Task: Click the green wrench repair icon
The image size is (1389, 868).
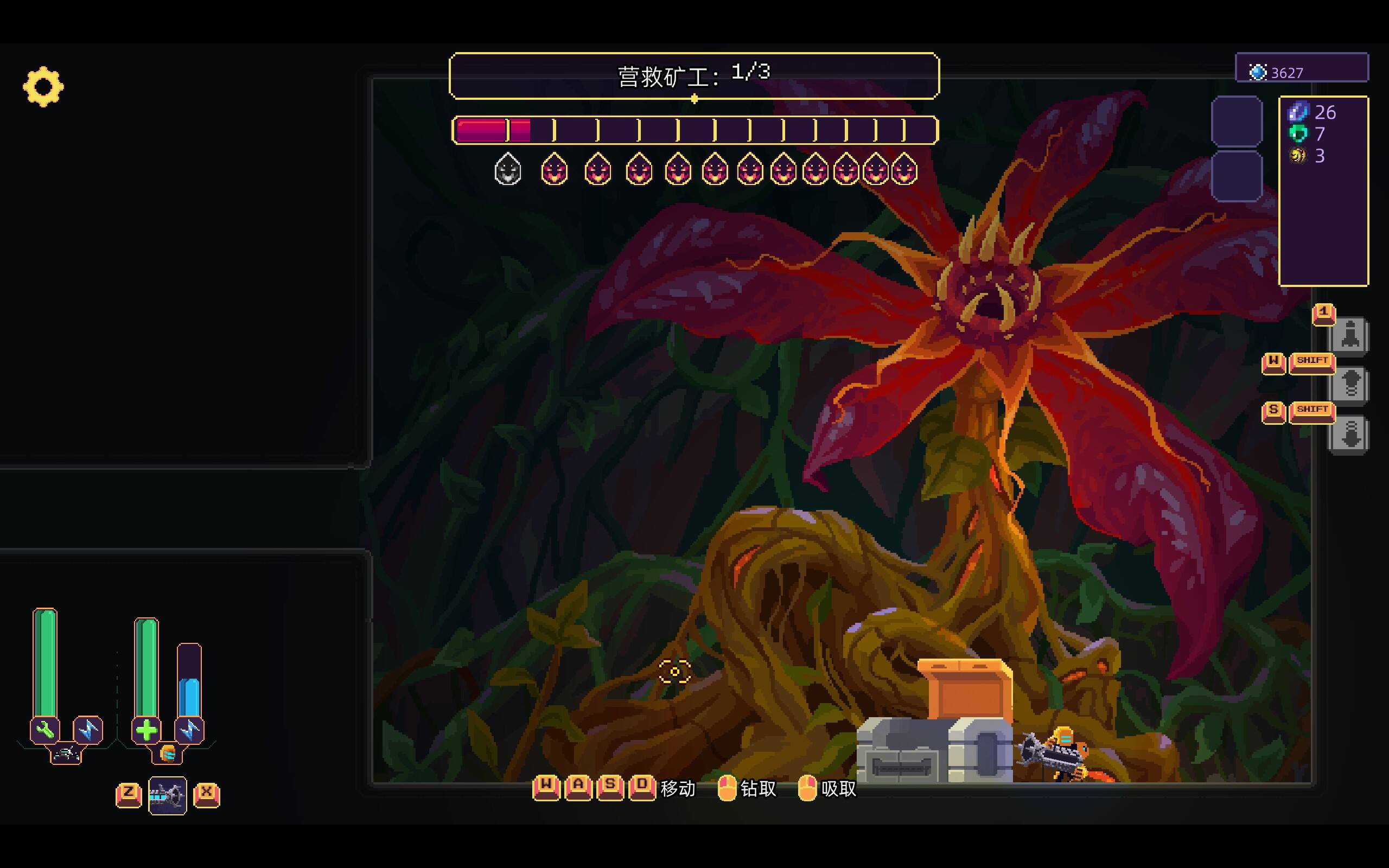Action: [45, 730]
